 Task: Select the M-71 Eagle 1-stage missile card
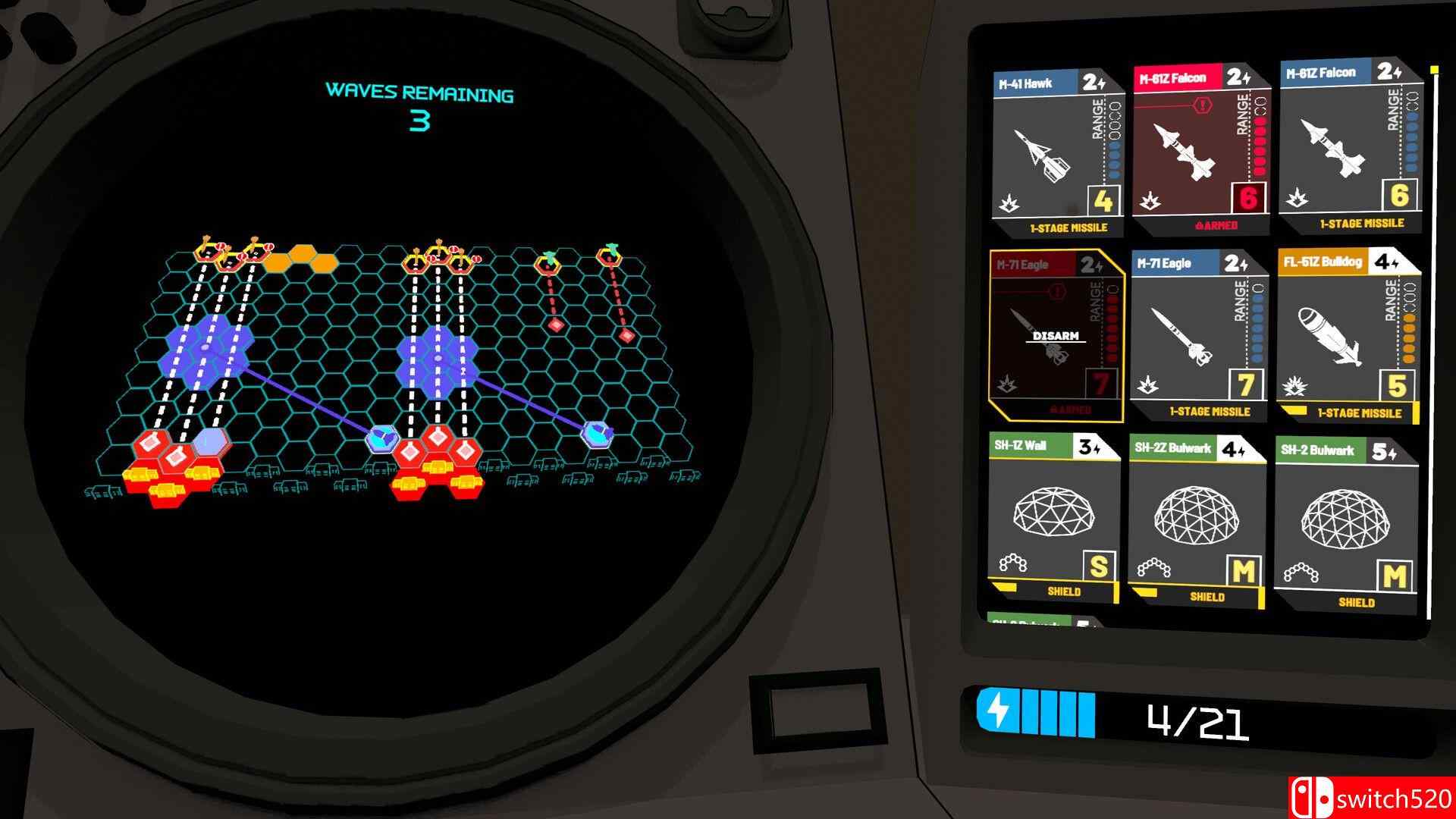tap(1202, 334)
